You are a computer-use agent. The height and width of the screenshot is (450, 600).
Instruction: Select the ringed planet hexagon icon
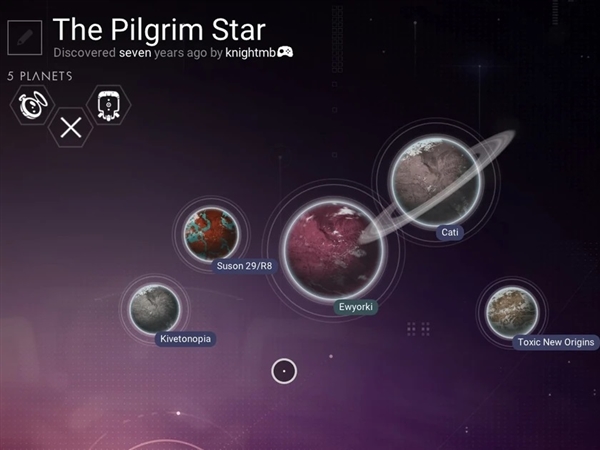click(x=32, y=105)
